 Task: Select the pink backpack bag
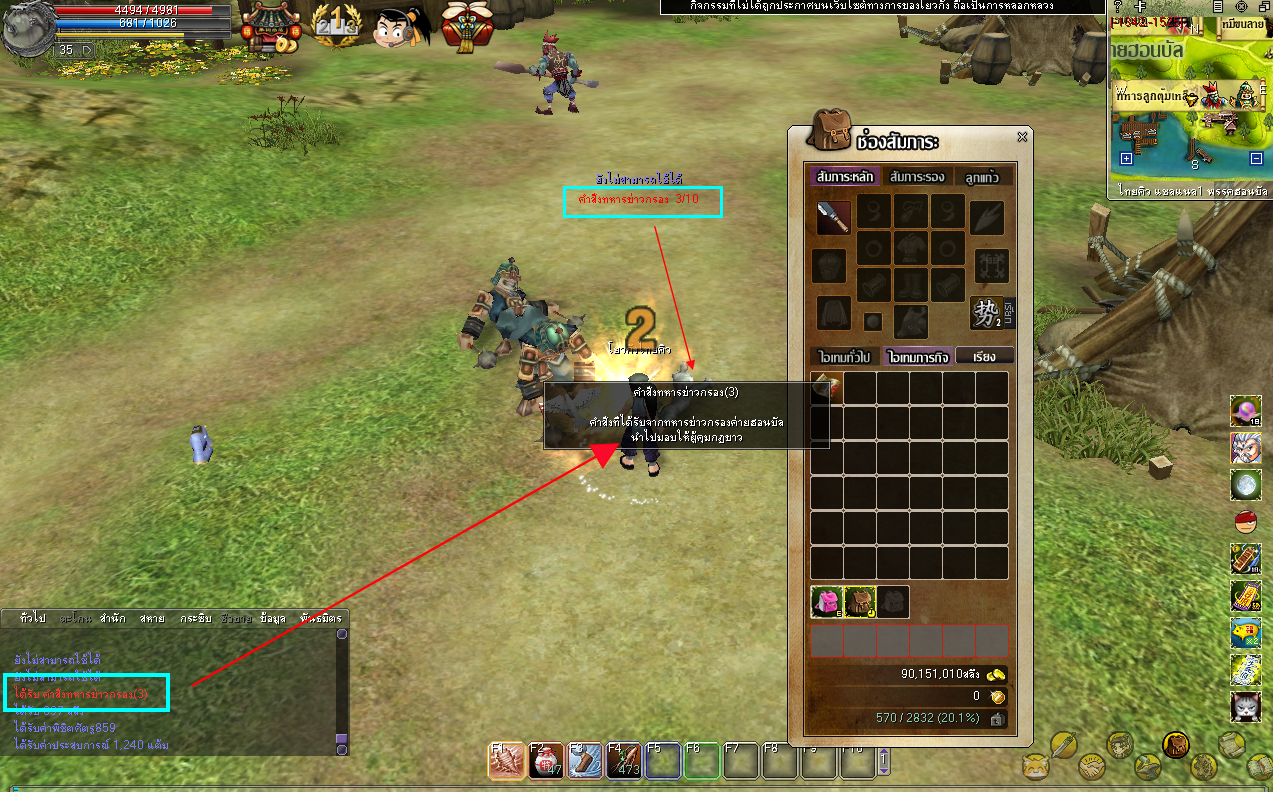click(x=826, y=601)
